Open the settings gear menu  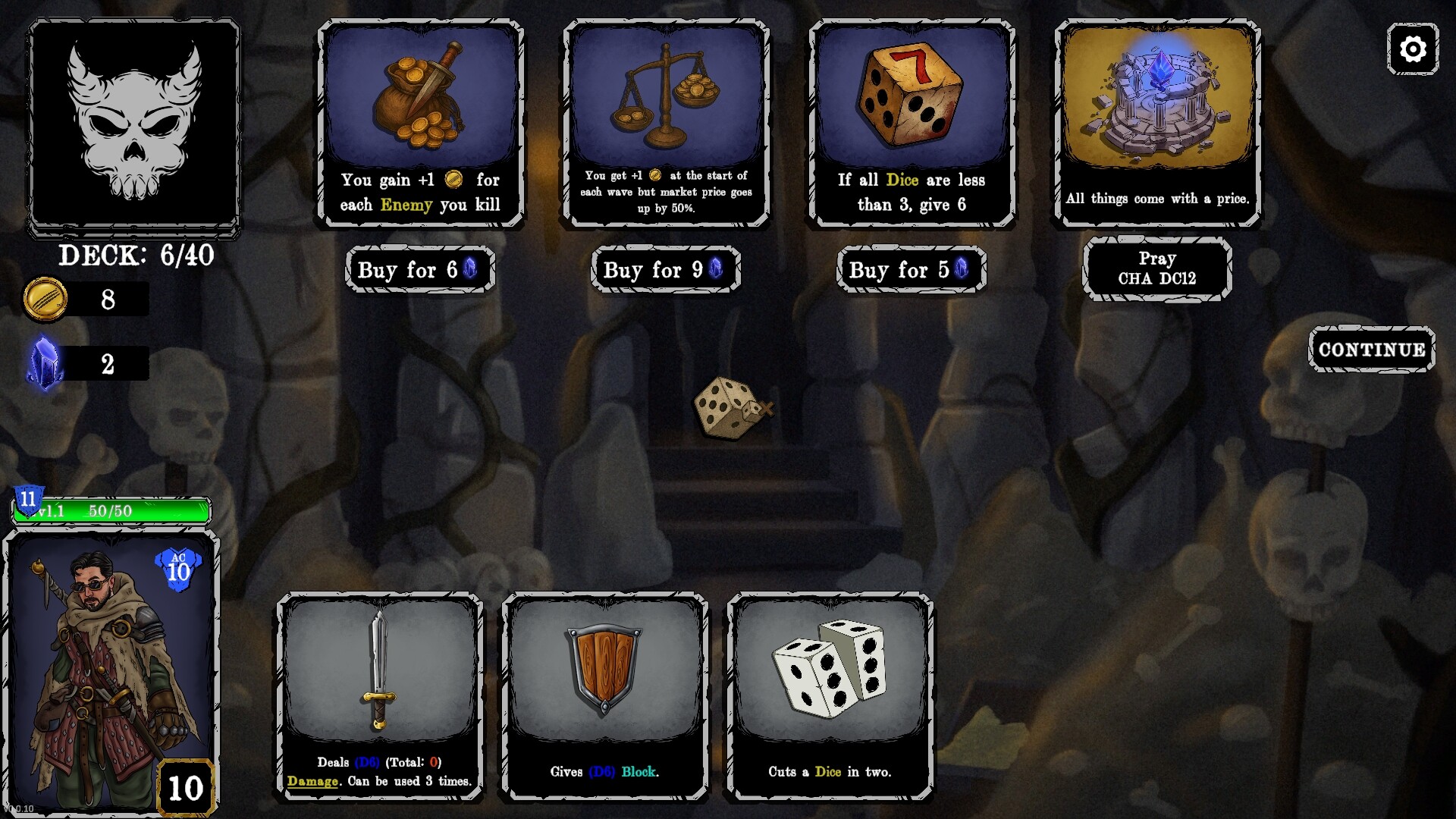1412,49
